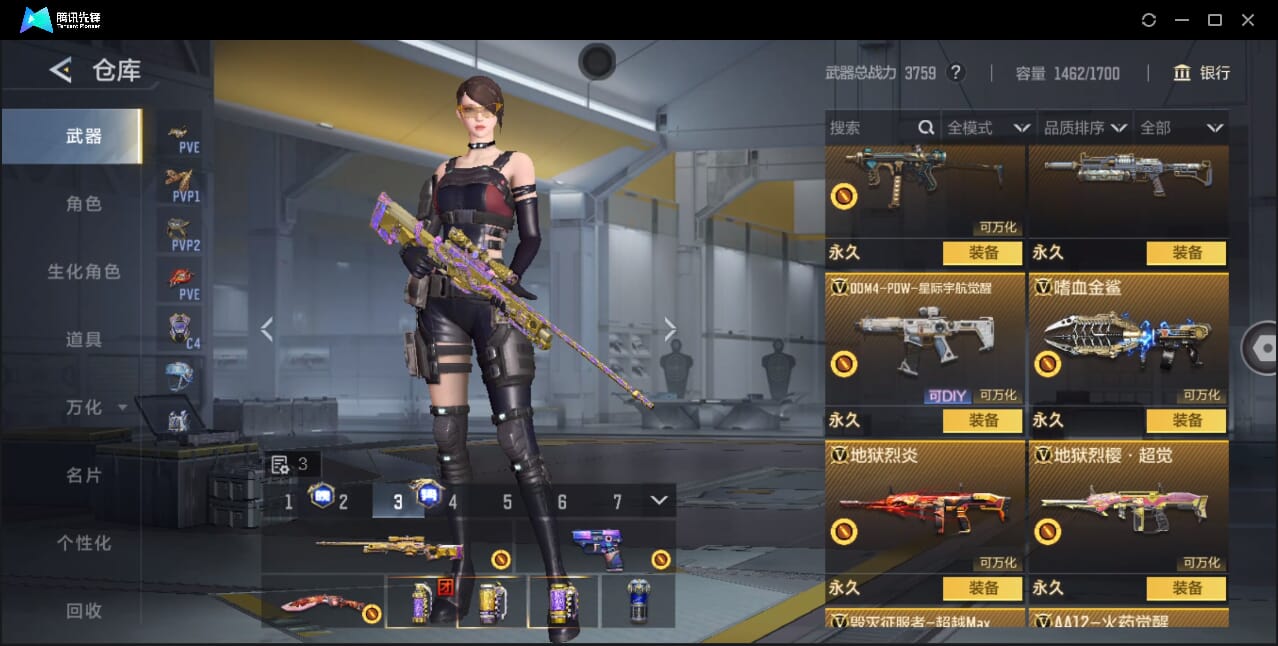Switch to the 角色 character tab
The height and width of the screenshot is (646, 1278).
pyautogui.click(x=84, y=204)
